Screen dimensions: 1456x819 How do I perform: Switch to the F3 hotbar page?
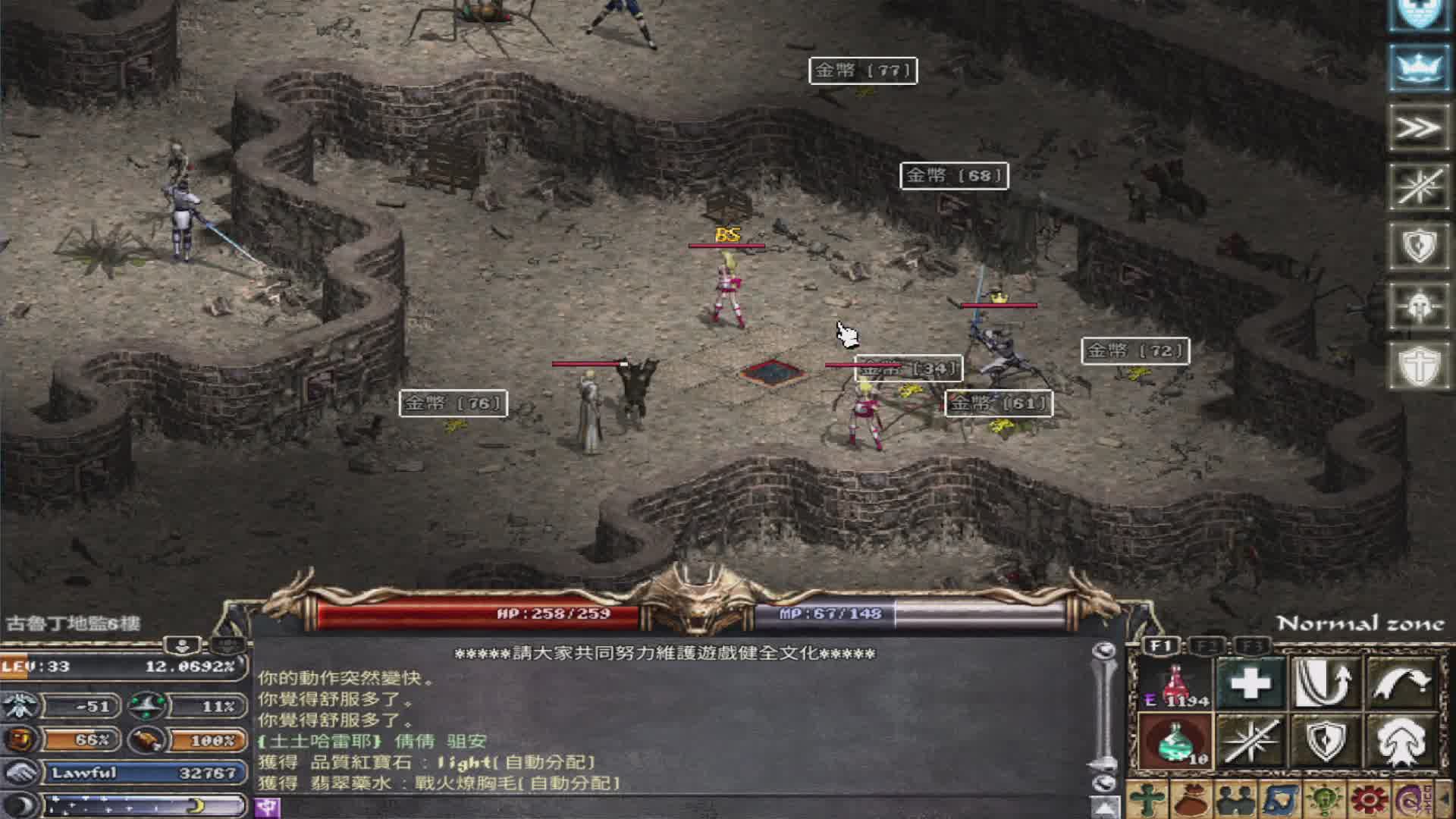click(1252, 646)
